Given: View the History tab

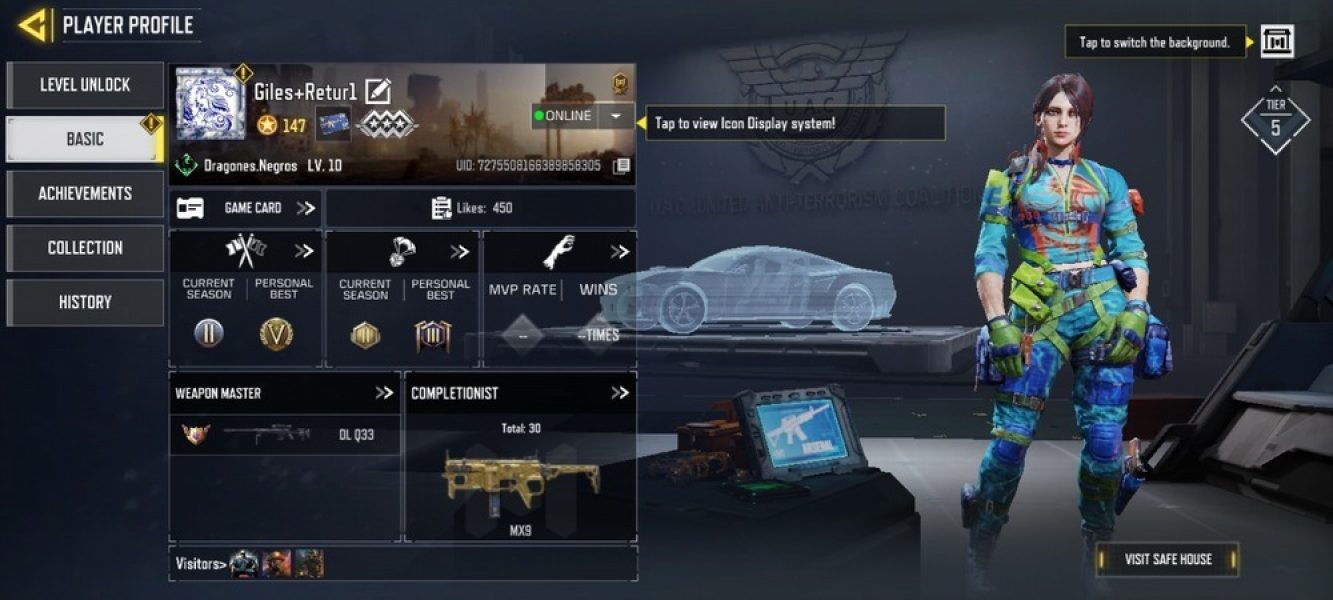Looking at the screenshot, I should point(85,302).
